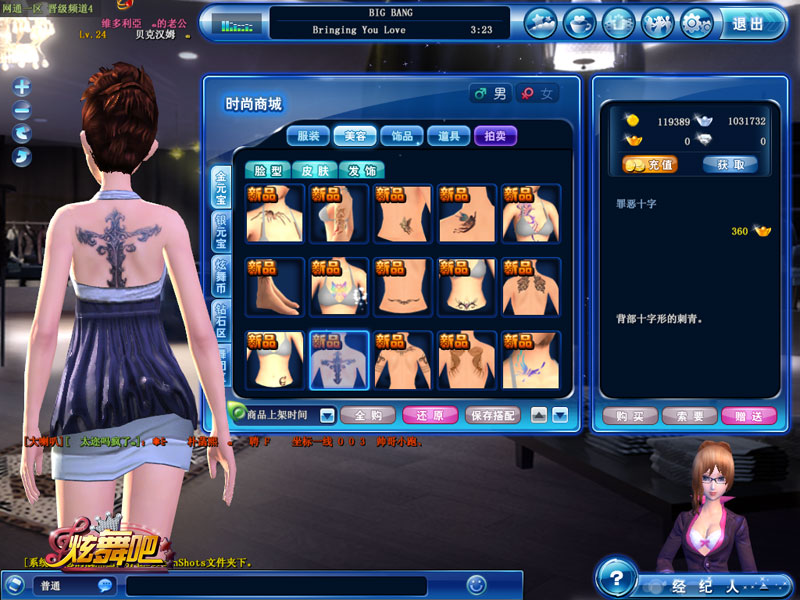Select the male 男 gender filter
This screenshot has height=600, width=800.
491,94
